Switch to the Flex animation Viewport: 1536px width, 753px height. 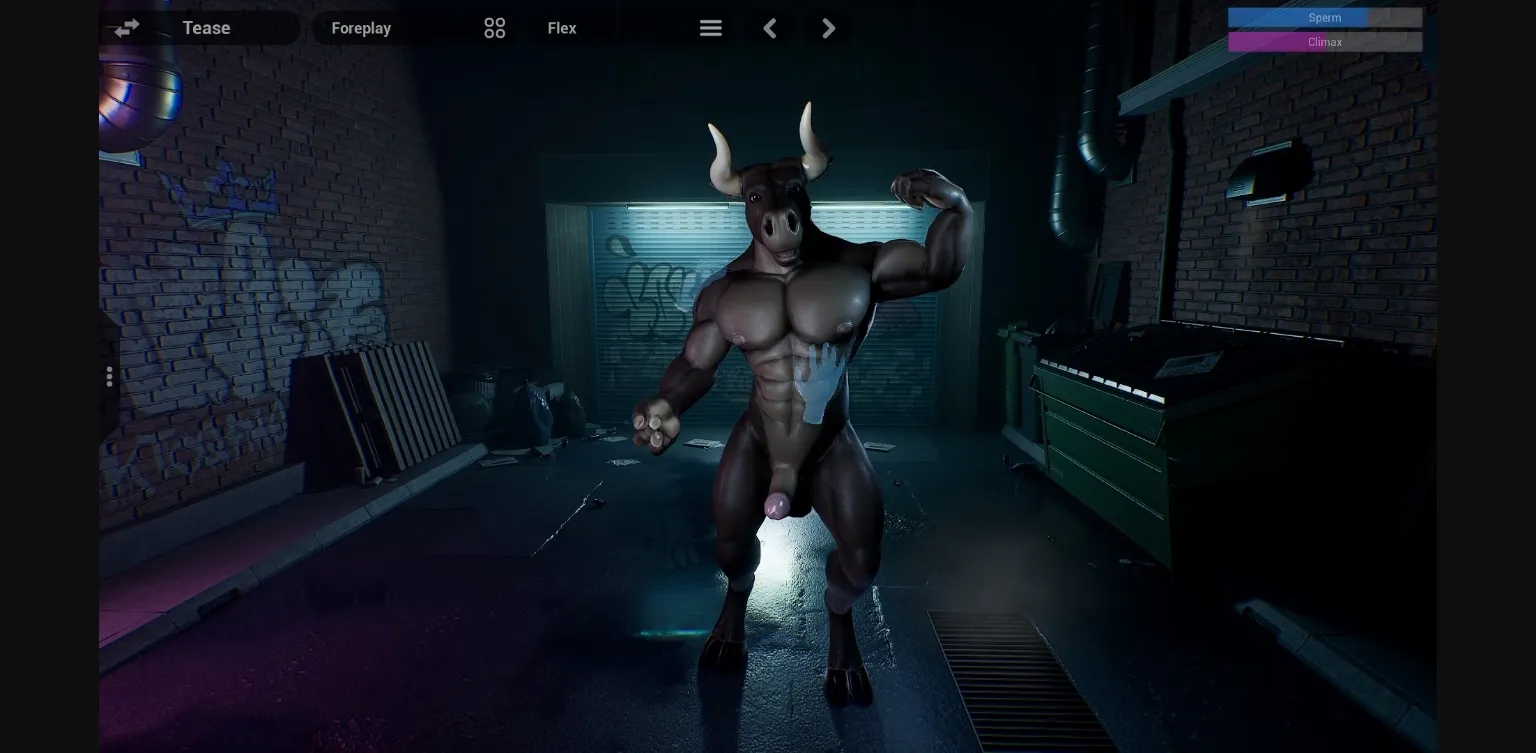[x=561, y=28]
